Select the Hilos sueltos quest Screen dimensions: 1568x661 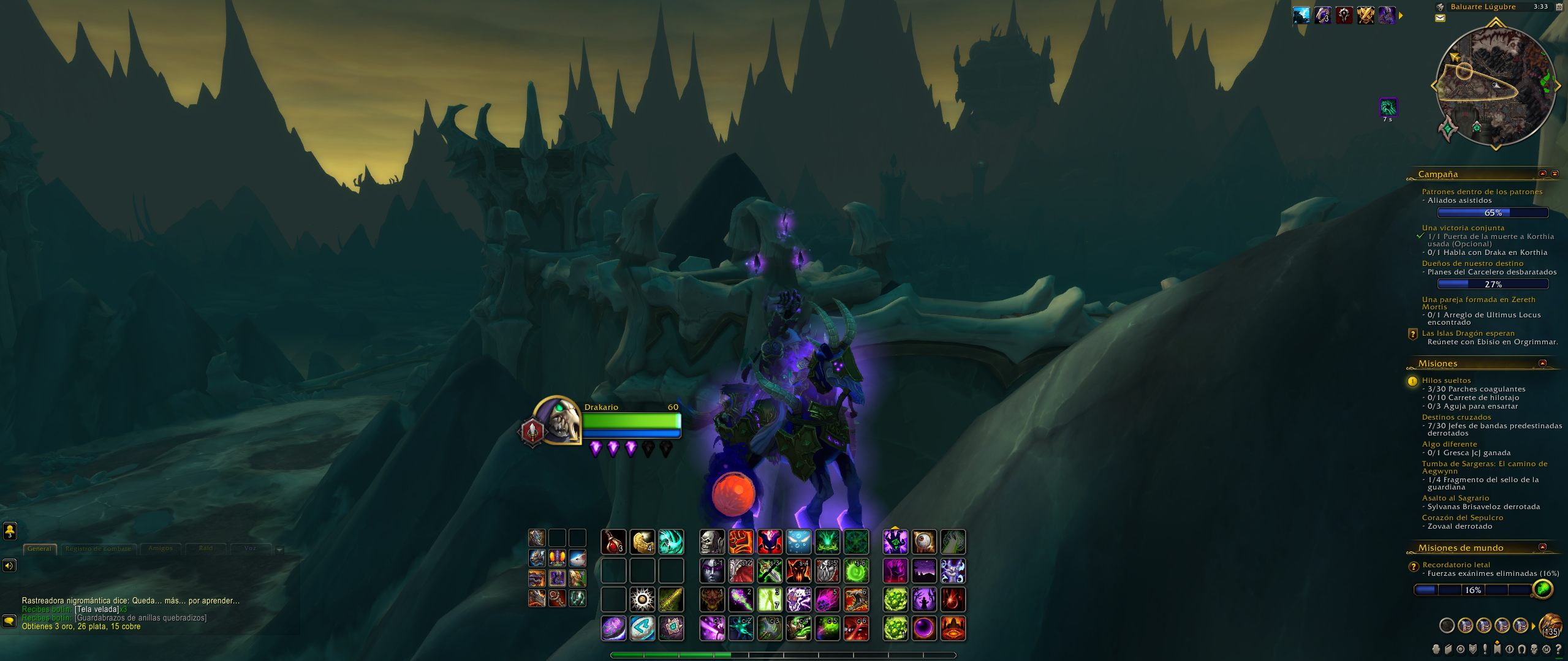1446,380
